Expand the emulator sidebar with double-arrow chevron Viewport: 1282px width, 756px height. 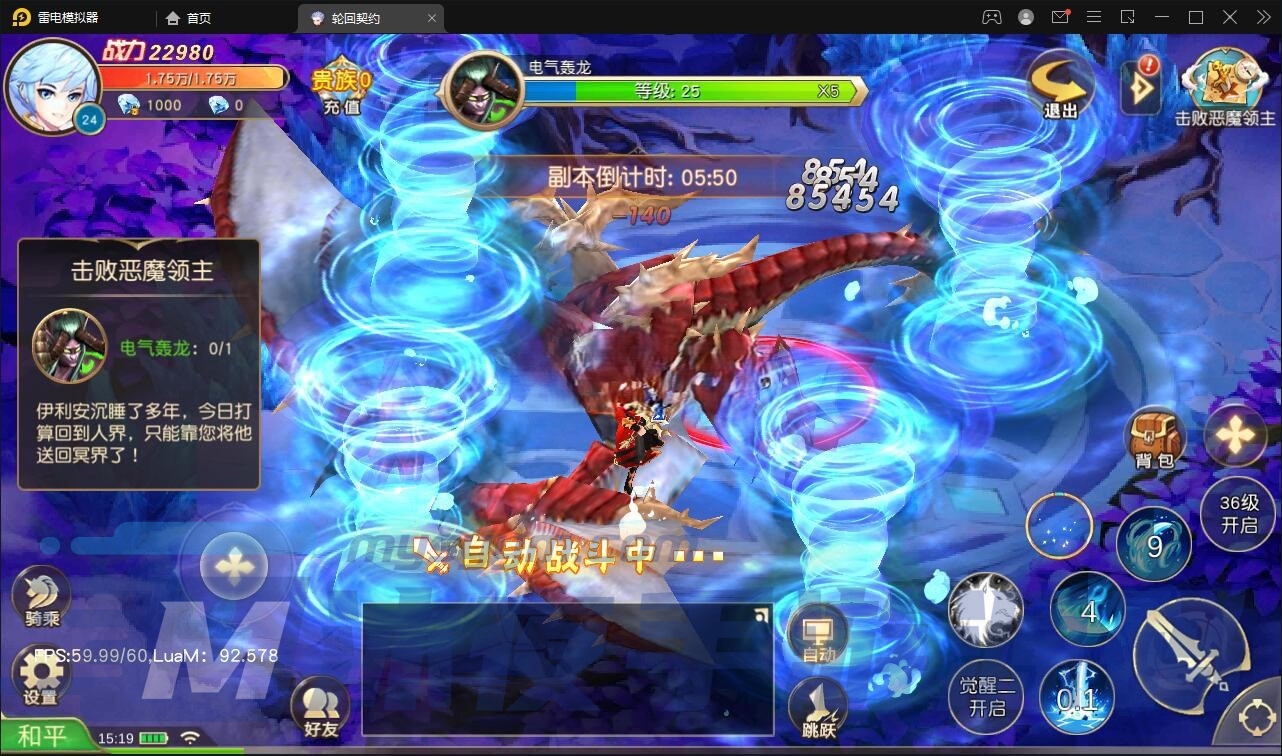tap(1263, 17)
